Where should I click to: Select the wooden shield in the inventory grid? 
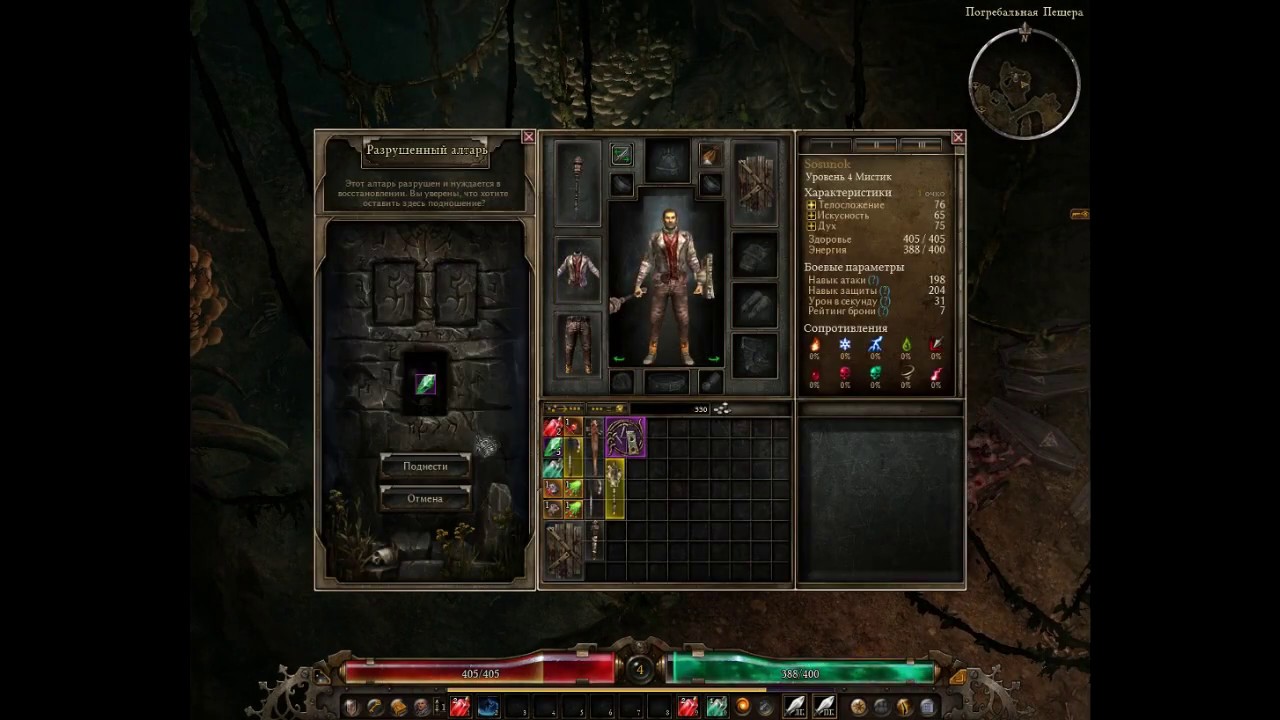(564, 549)
